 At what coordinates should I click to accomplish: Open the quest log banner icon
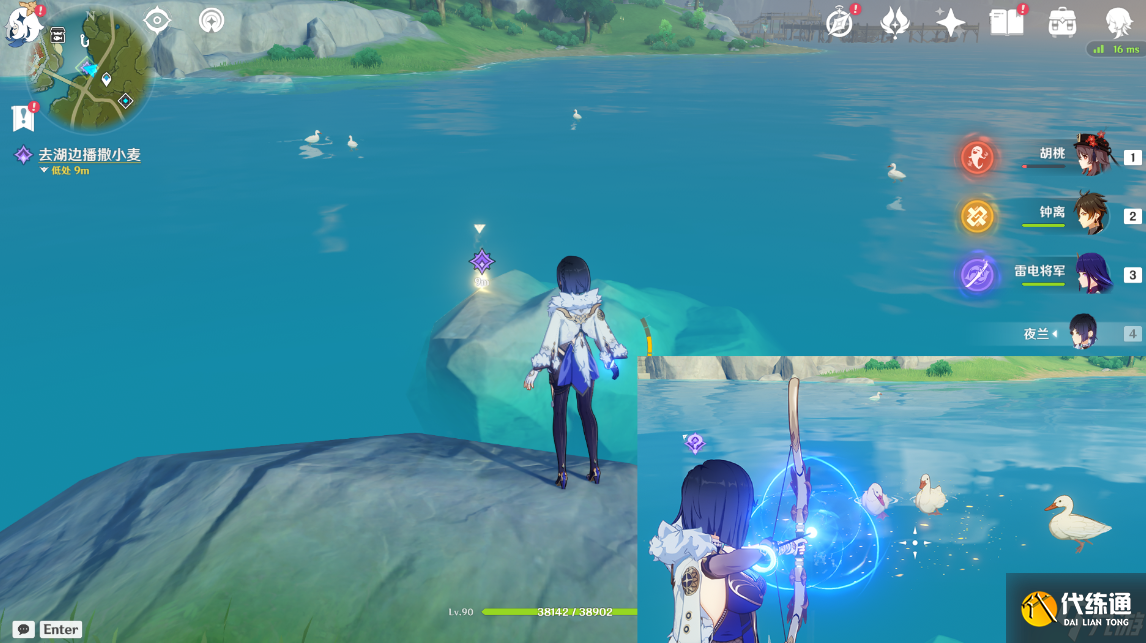click(23, 118)
